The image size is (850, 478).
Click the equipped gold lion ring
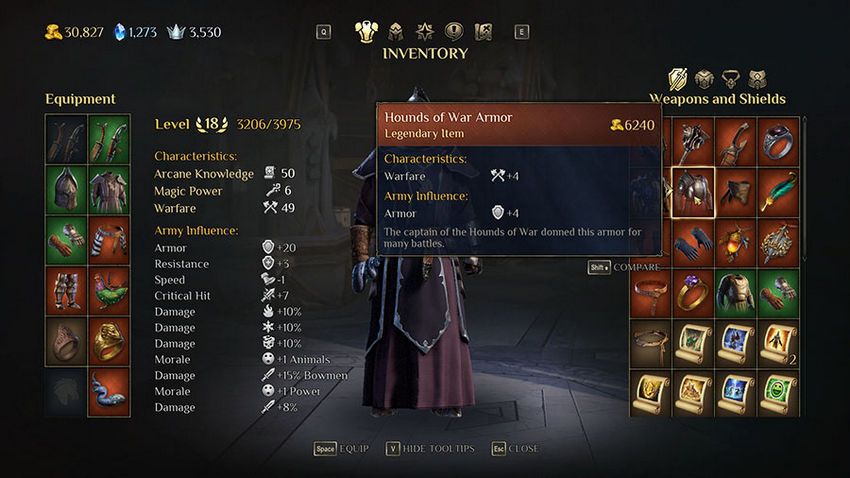click(109, 342)
